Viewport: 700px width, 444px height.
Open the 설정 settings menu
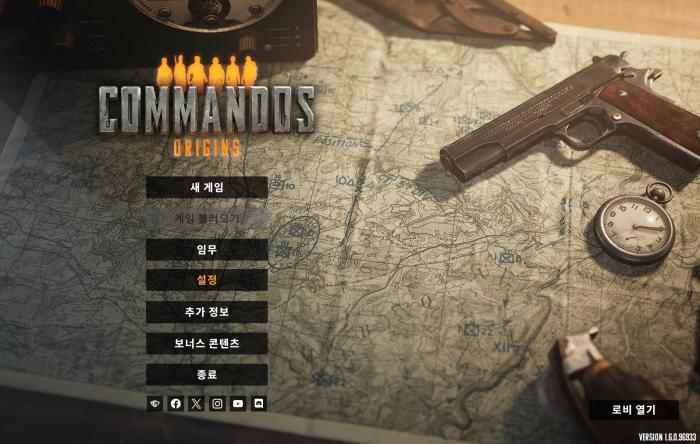point(206,280)
